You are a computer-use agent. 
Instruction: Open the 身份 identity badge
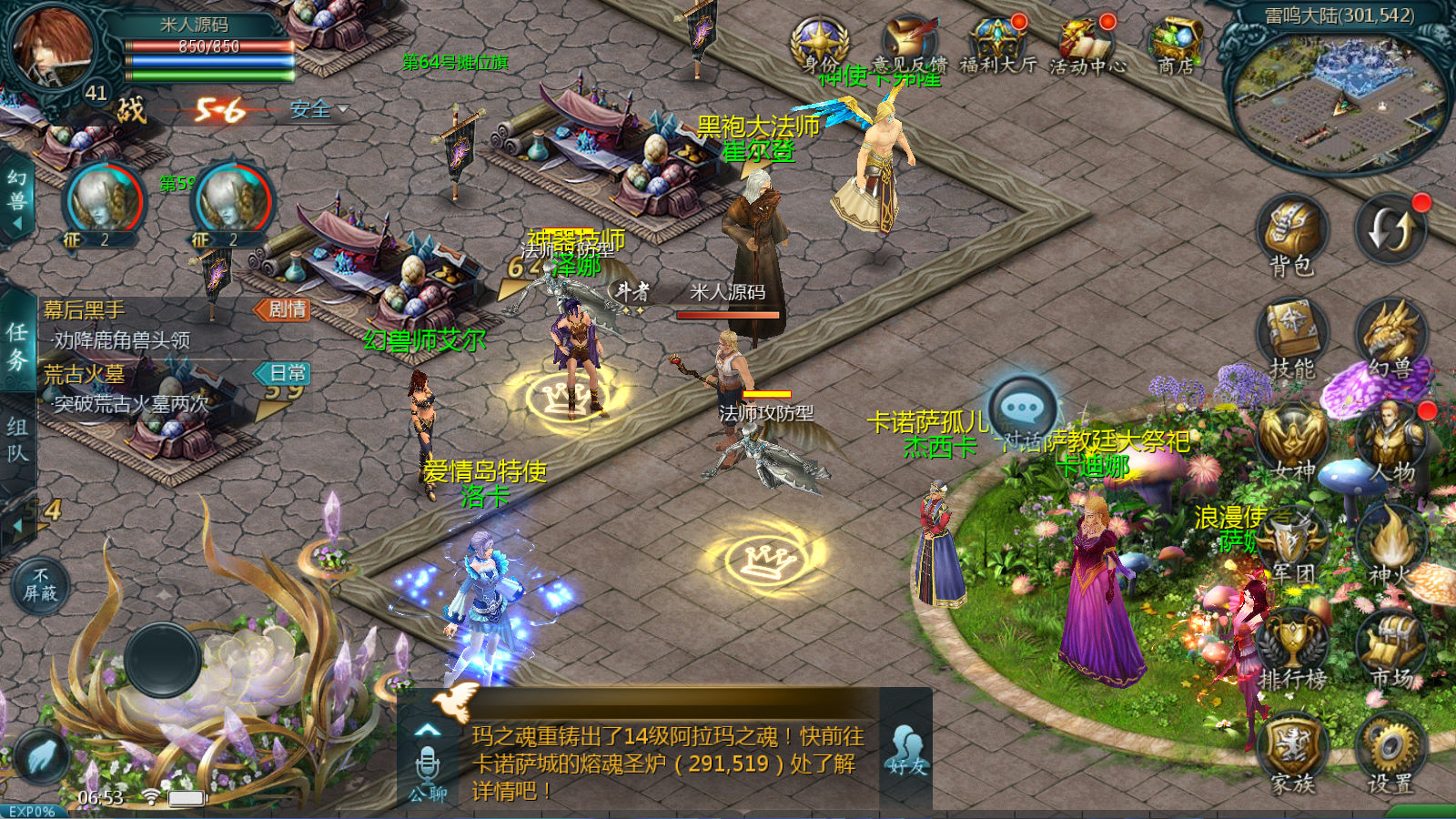(820, 44)
